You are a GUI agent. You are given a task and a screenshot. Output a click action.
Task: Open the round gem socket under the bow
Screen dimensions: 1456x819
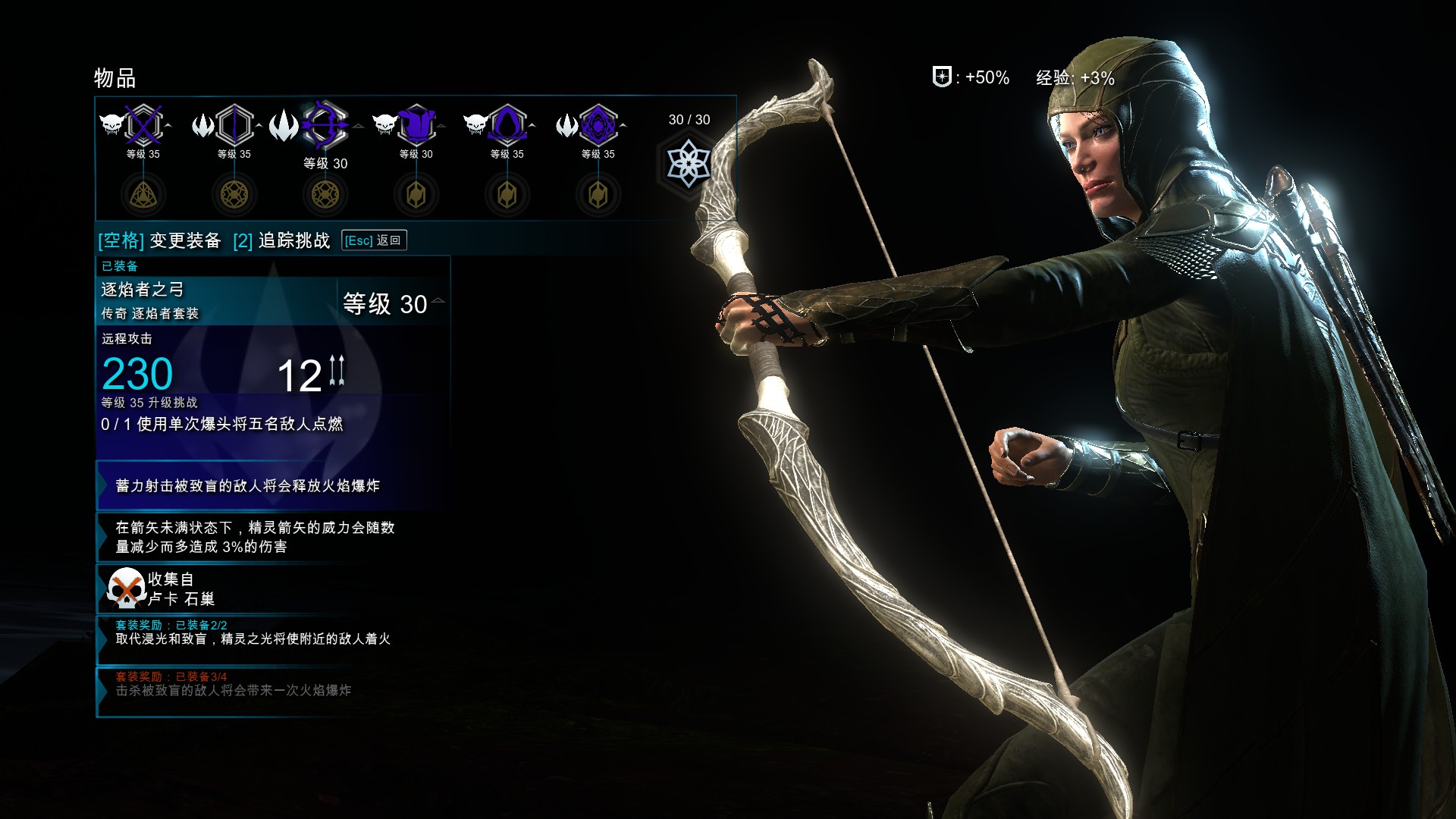coord(325,195)
